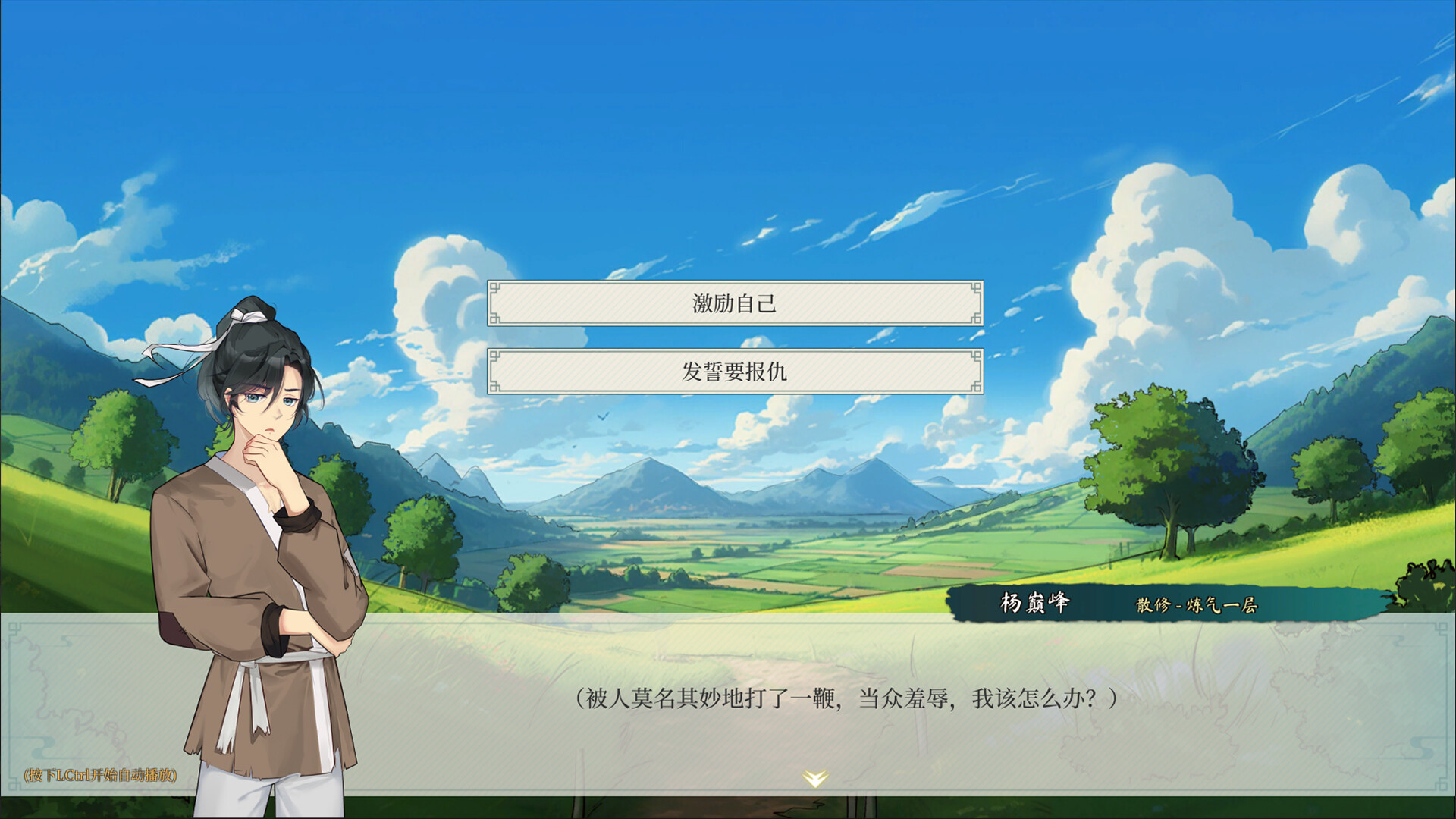This screenshot has width=1456, height=819.
Task: Click inside the "激励自己" choice frame border
Action: [x=734, y=303]
